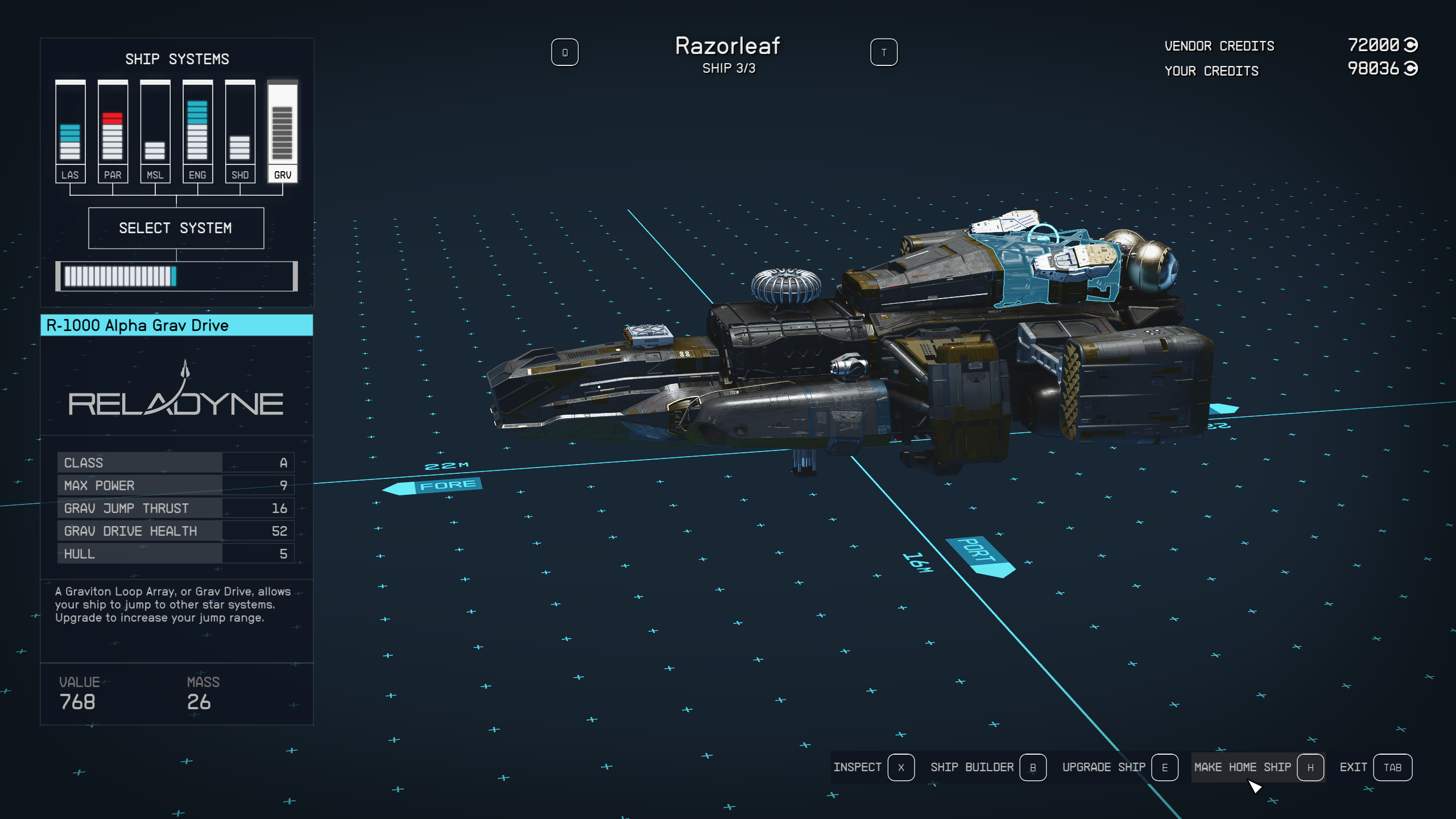
Task: Click the Razorleaf ship name
Action: pyautogui.click(x=728, y=45)
